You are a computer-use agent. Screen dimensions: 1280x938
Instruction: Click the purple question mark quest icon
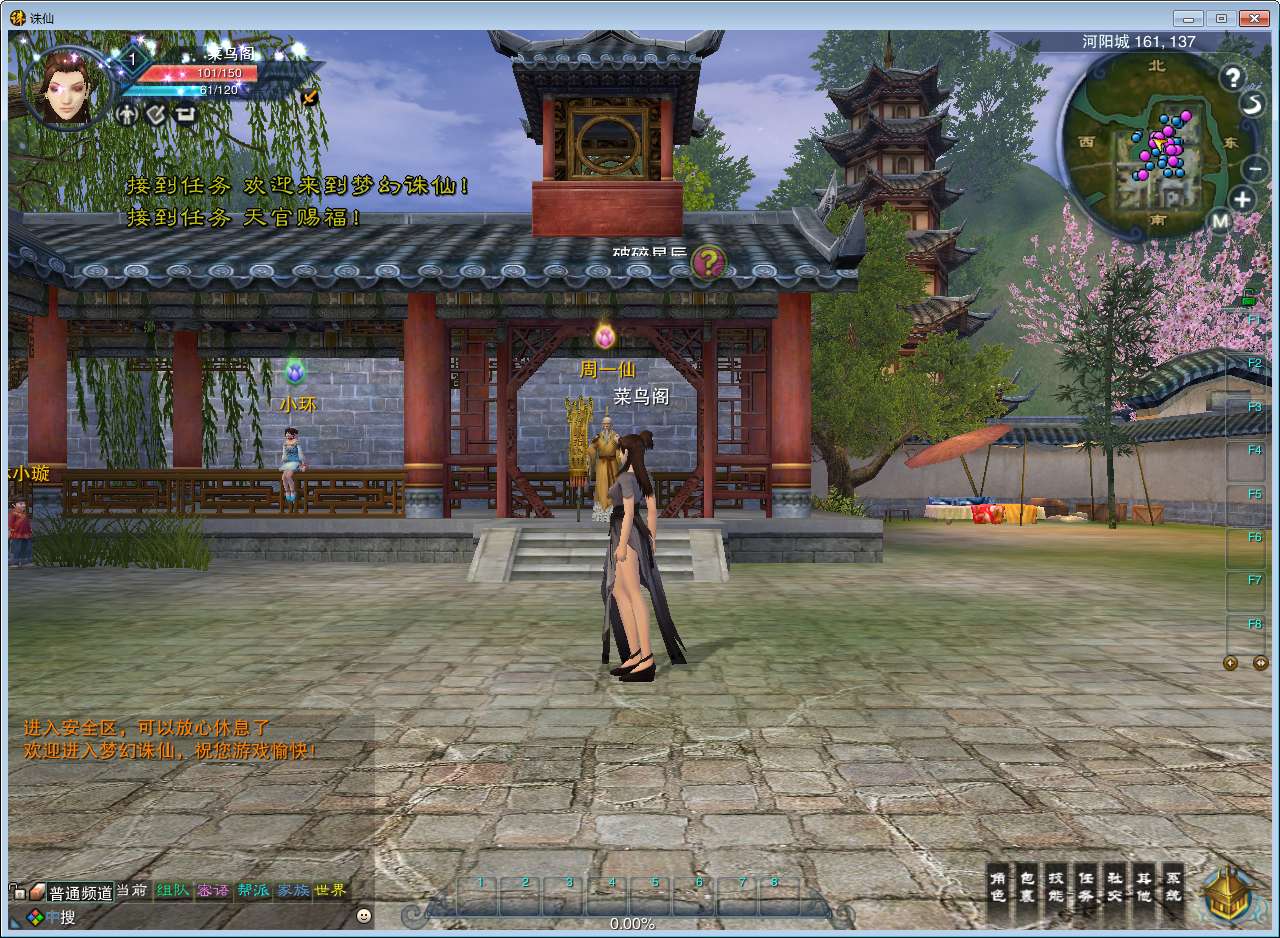click(x=708, y=263)
